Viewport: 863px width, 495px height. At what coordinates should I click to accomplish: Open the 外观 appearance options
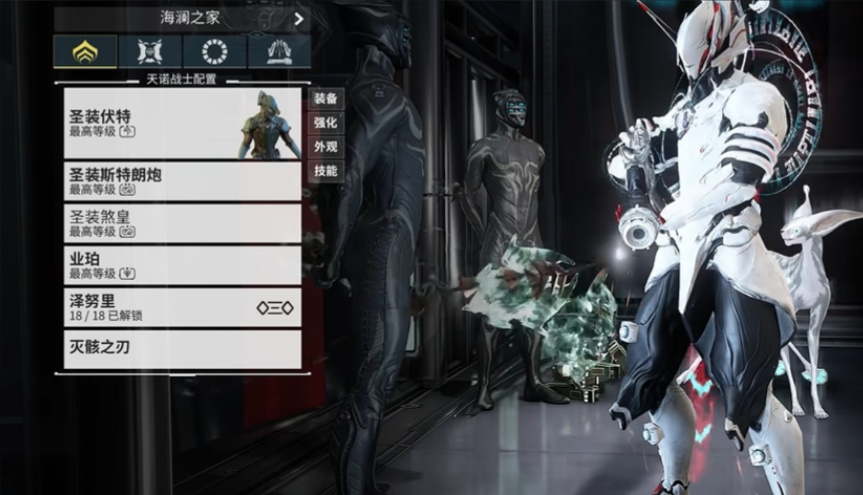pos(326,147)
